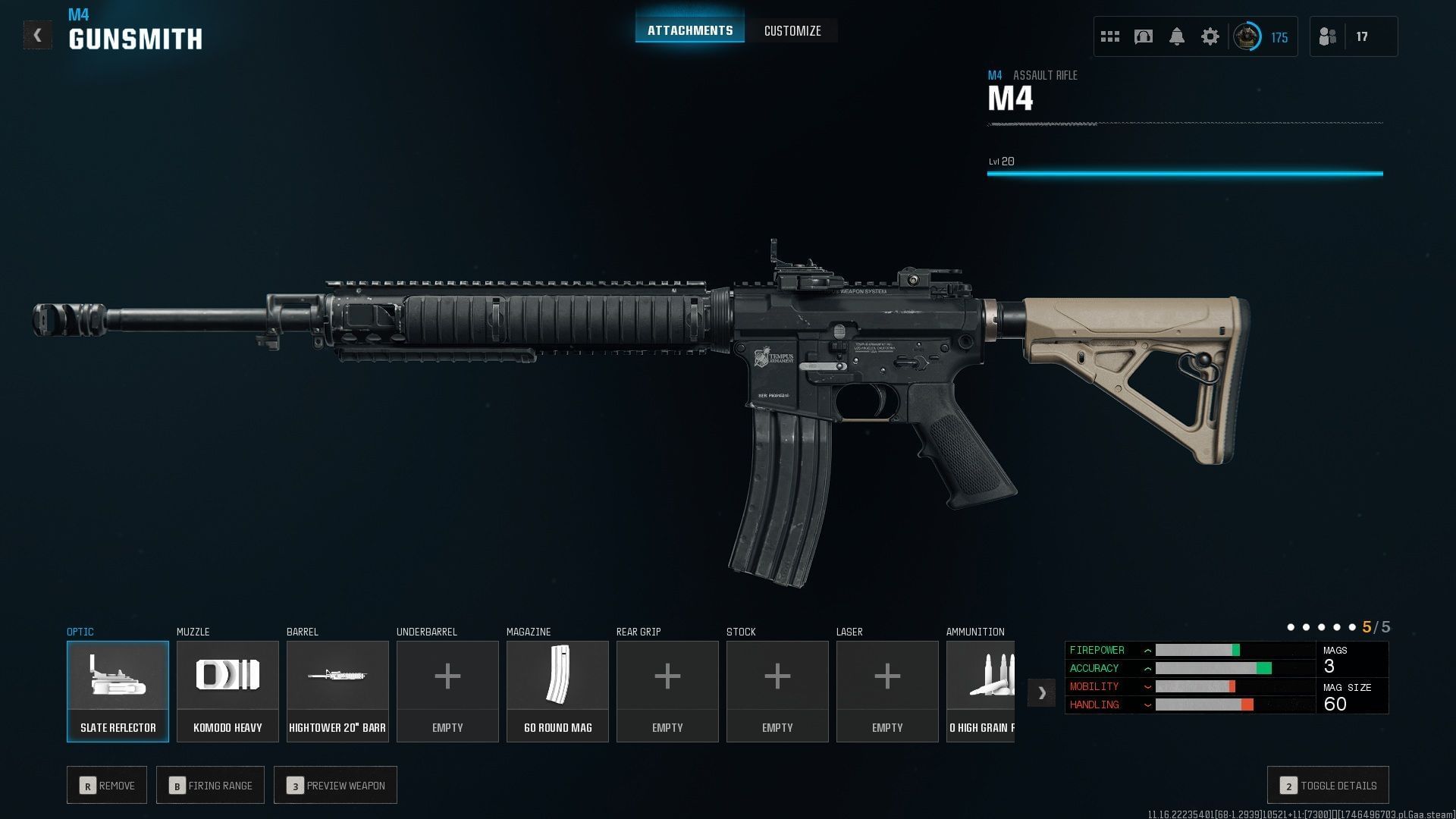
Task: Select the 60 Round Mag slot
Action: [557, 691]
